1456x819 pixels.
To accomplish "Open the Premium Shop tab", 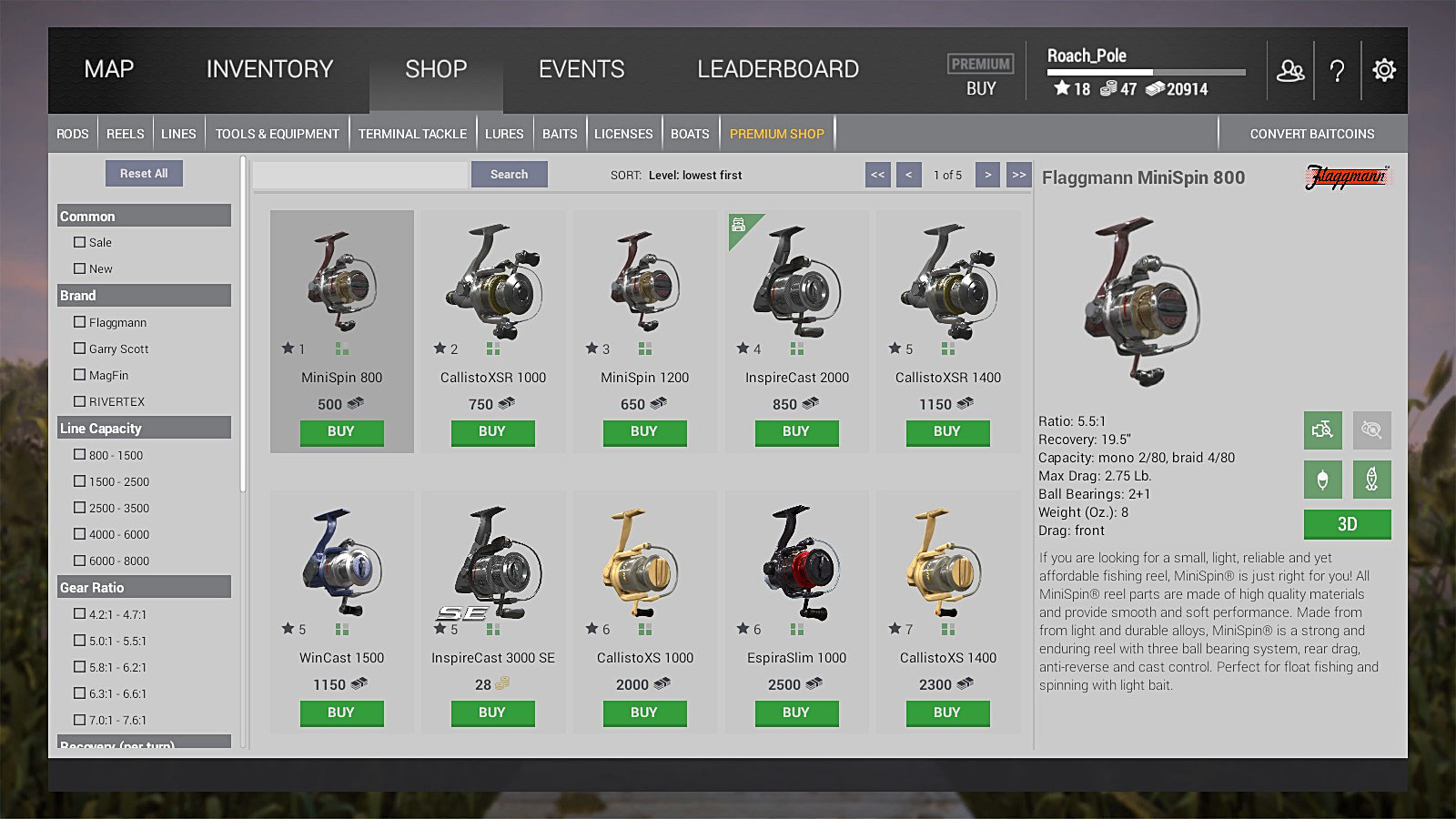I will (776, 134).
